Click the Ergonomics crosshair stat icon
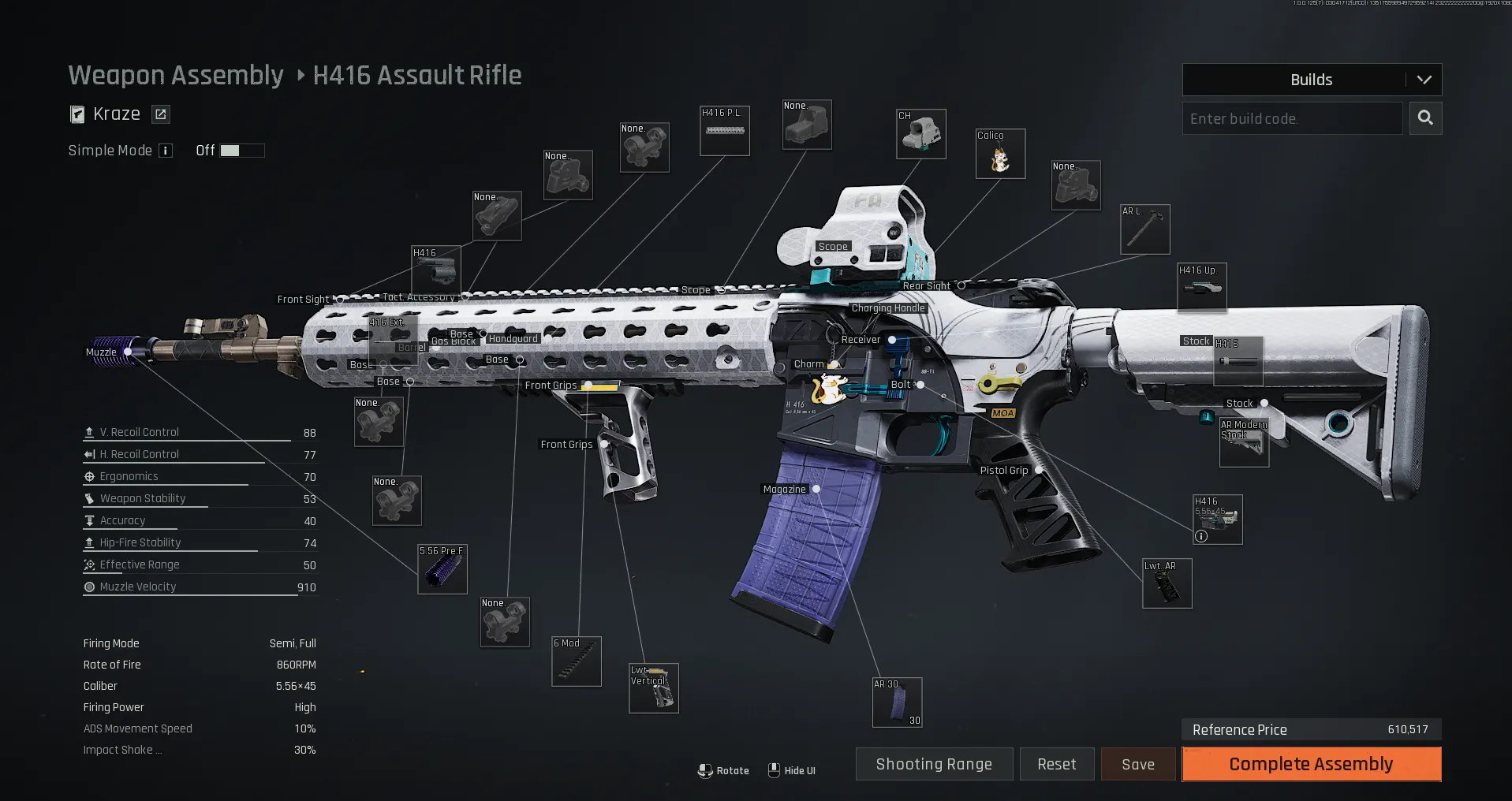Screen dimensions: 1512x801 tap(88, 476)
